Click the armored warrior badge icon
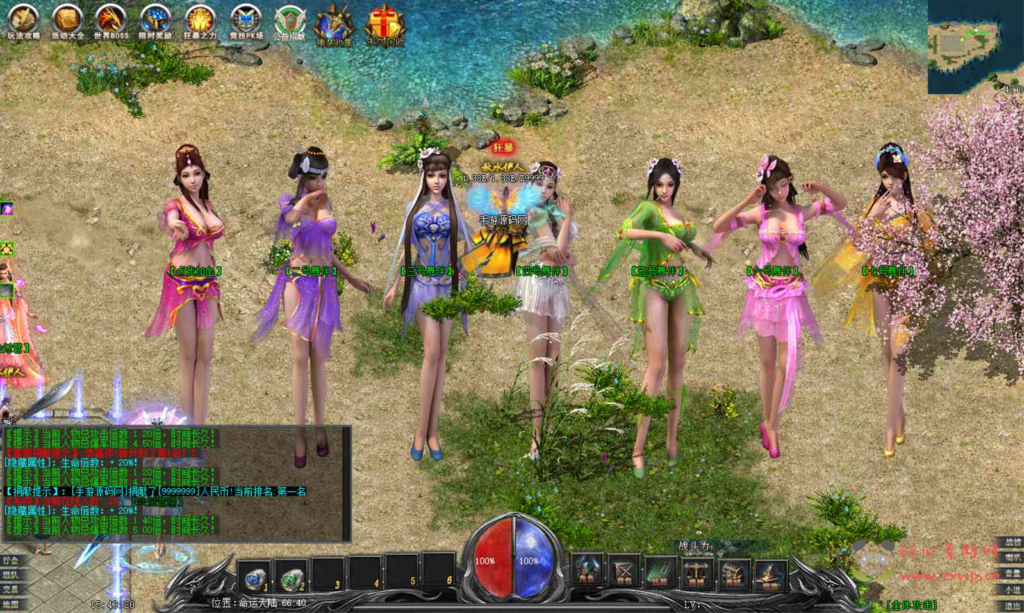This screenshot has width=1024, height=613. 333,22
